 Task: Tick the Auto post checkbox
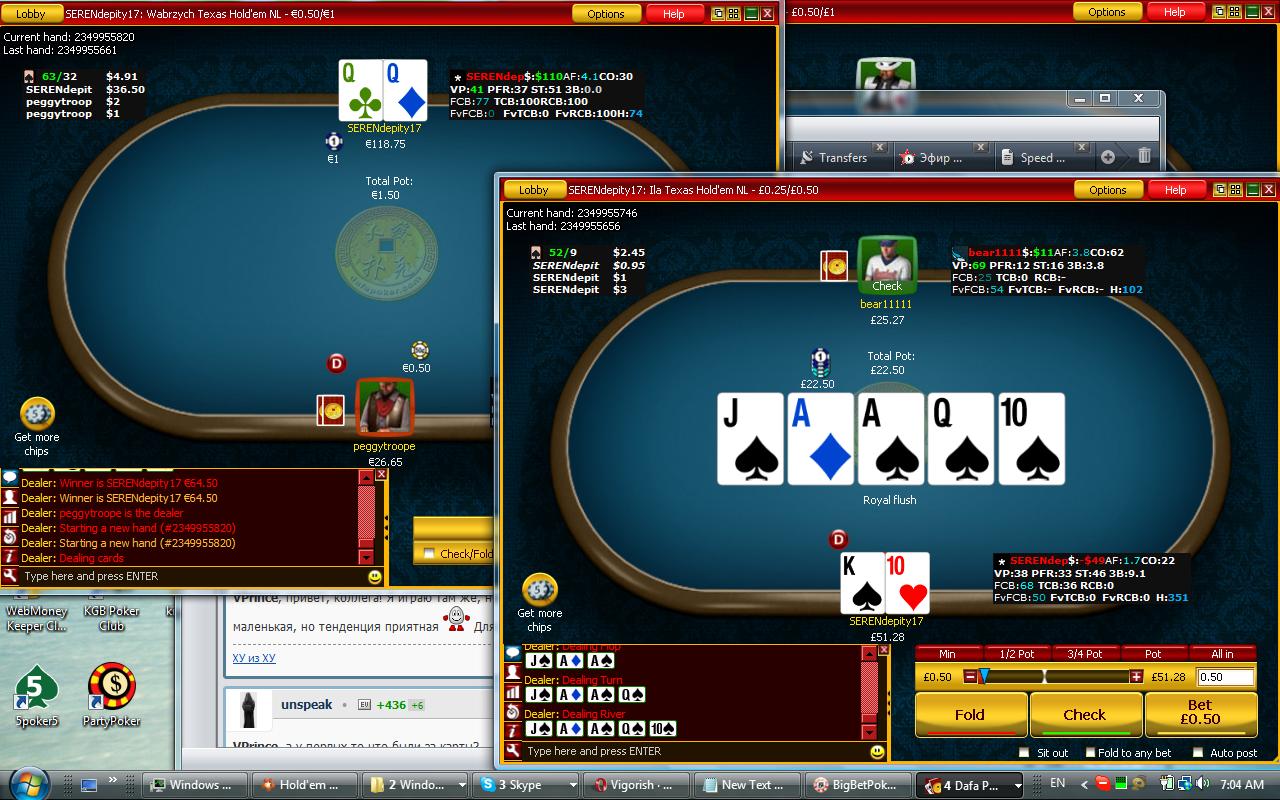click(1198, 753)
